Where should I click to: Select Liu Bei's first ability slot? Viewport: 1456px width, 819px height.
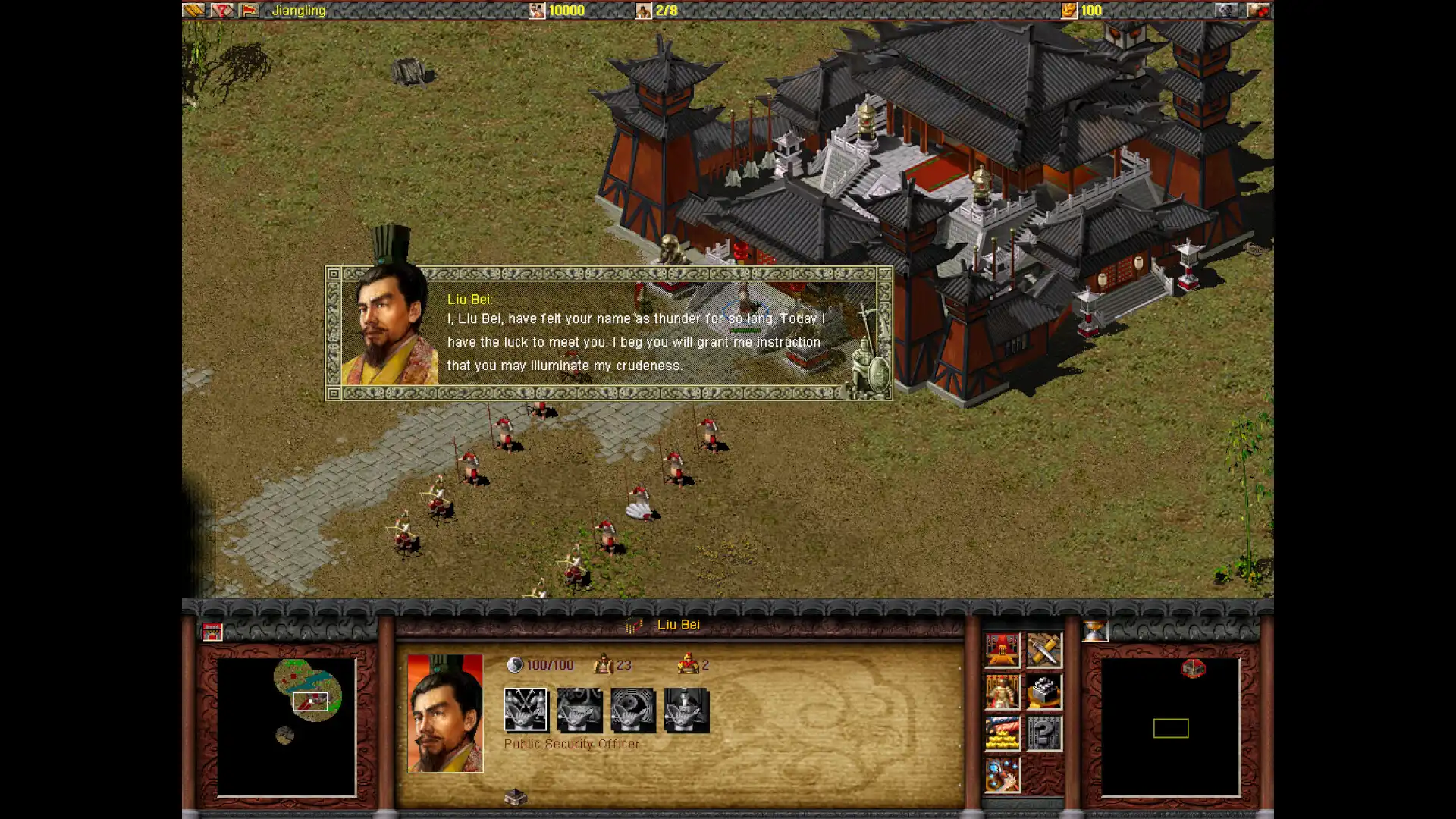click(526, 710)
